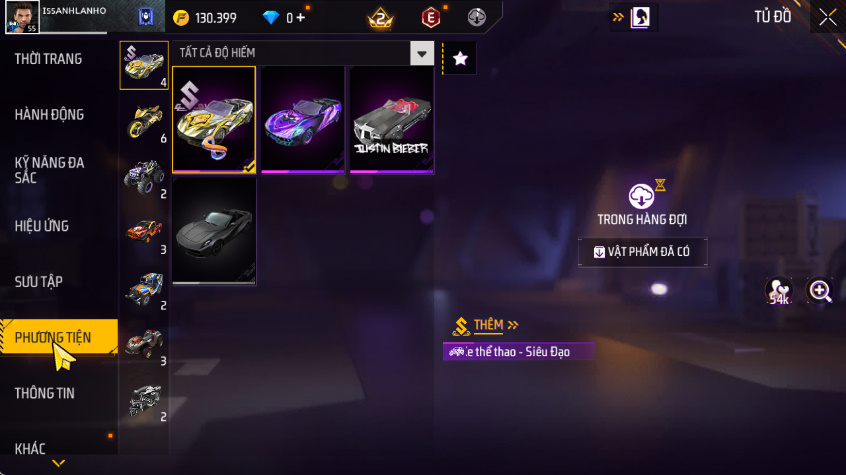Add diamonds using the plus button
Screen dimensions: 846x475
coord(300,18)
